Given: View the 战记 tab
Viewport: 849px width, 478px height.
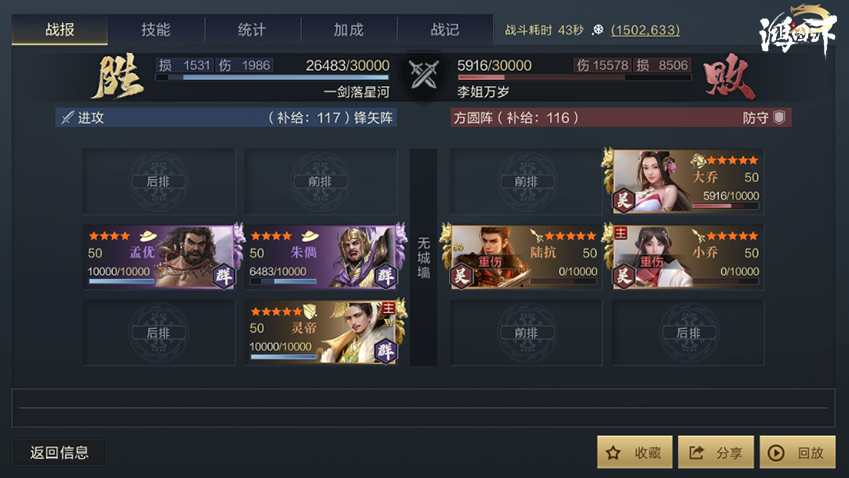Looking at the screenshot, I should pyautogui.click(x=444, y=30).
